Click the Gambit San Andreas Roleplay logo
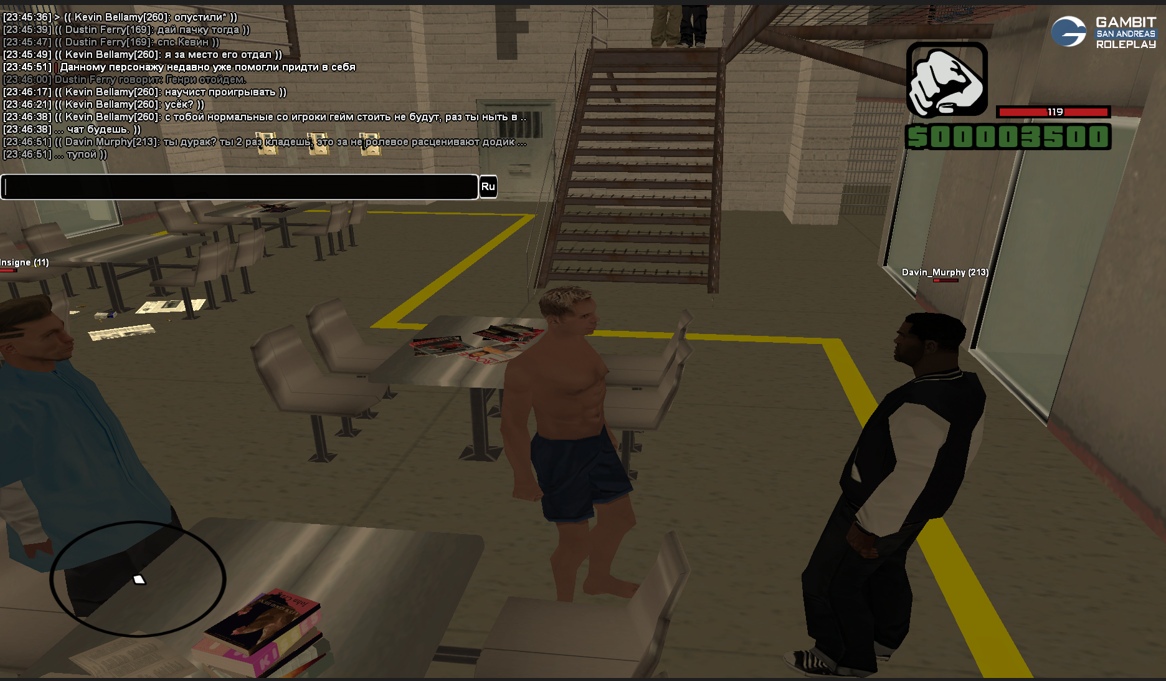The image size is (1166, 681). [1103, 32]
